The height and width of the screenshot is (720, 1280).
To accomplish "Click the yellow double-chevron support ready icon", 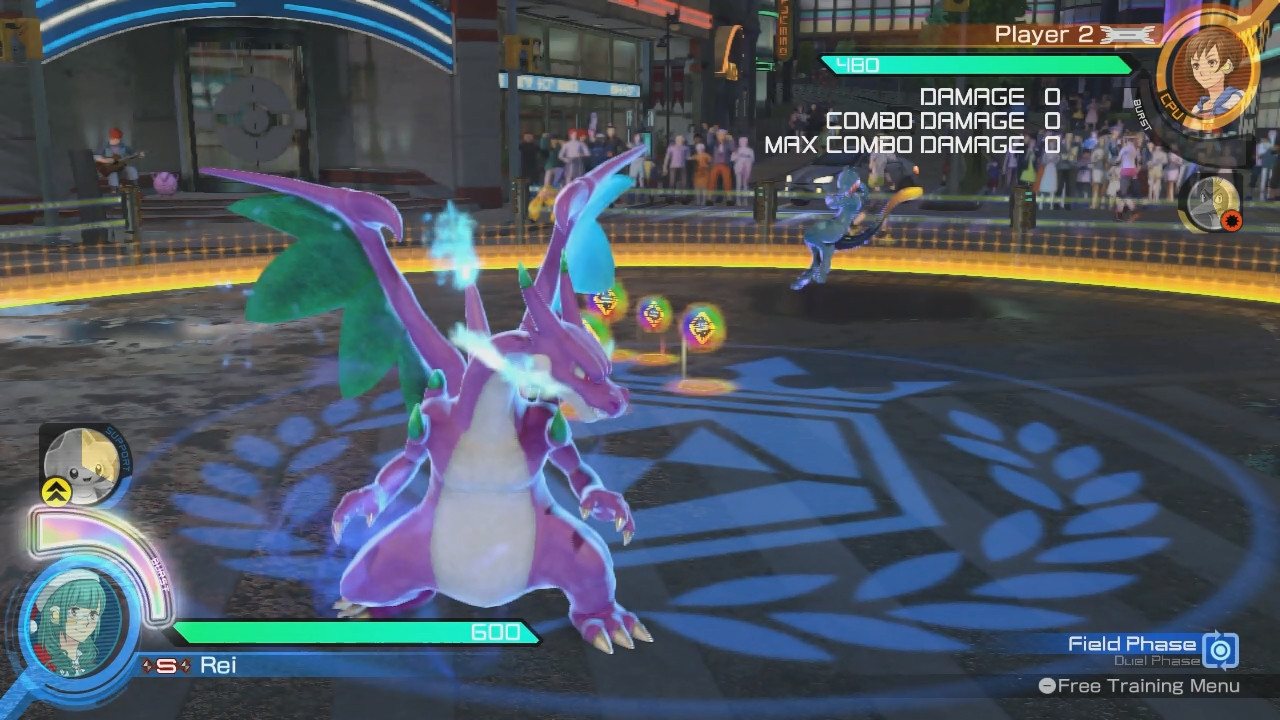I will pos(56,491).
